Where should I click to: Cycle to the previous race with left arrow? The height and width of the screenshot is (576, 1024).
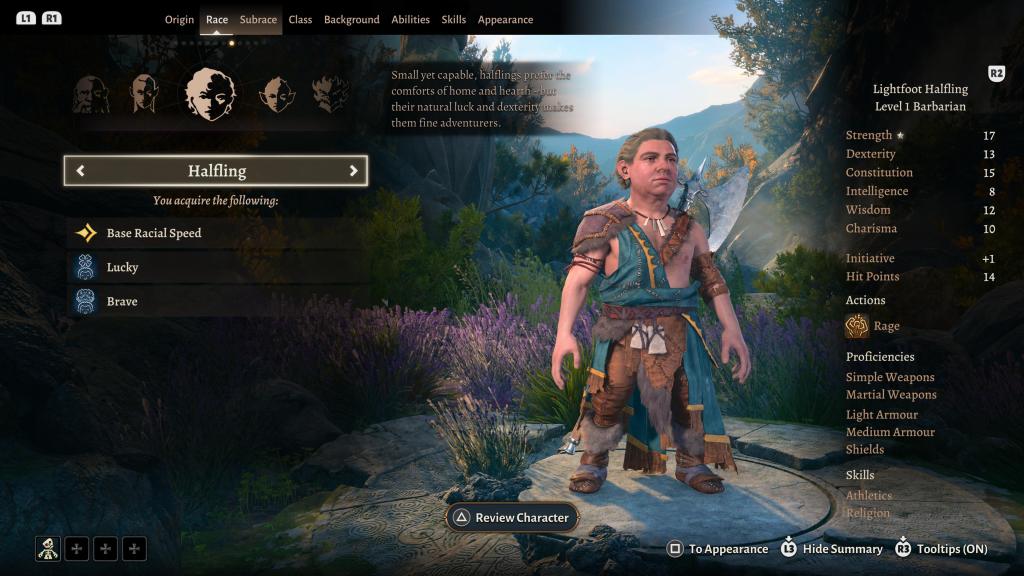pyautogui.click(x=80, y=171)
